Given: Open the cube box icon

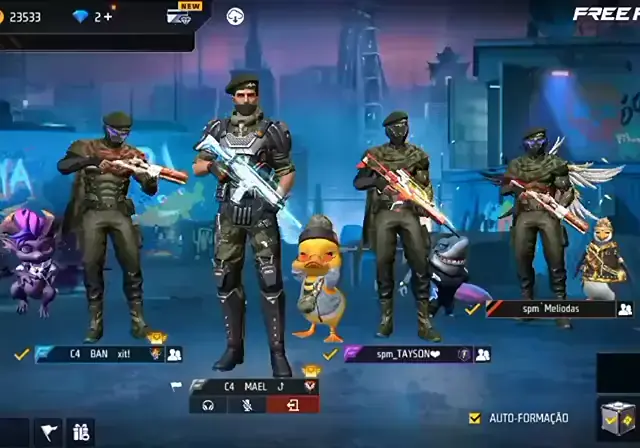Looking at the screenshot, I should point(617,419).
